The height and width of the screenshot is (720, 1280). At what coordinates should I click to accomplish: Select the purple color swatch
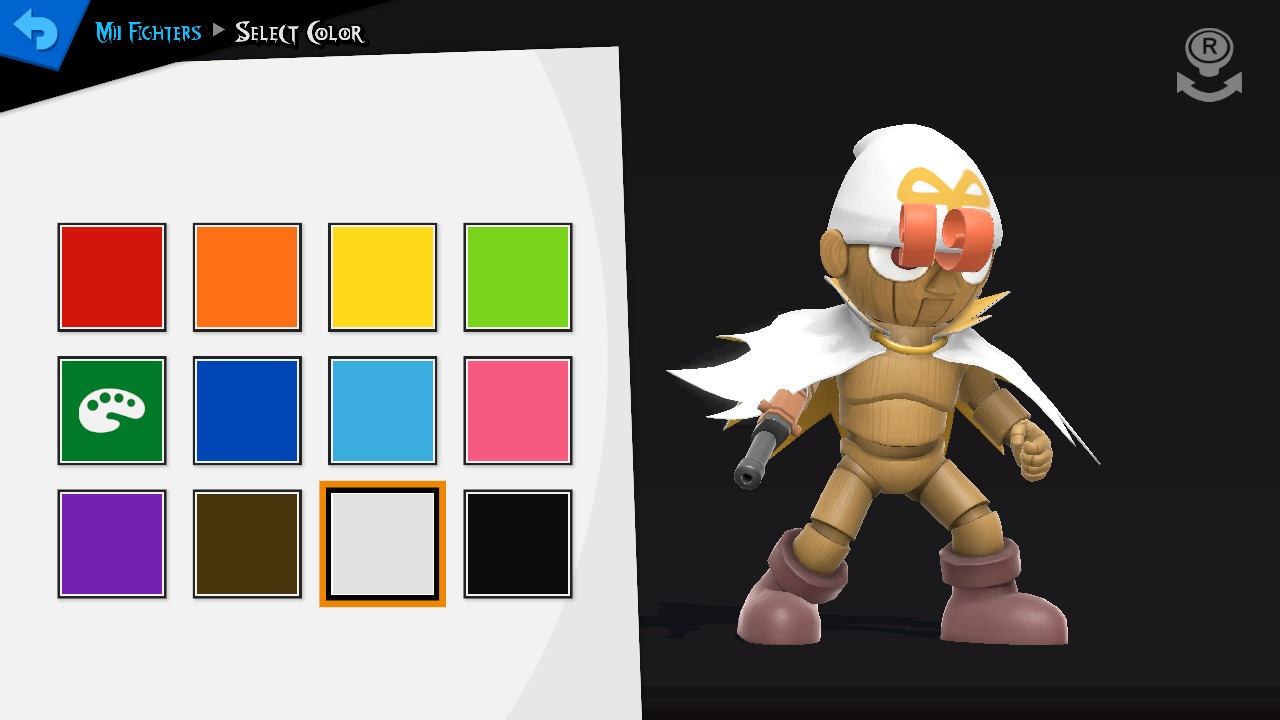point(111,543)
